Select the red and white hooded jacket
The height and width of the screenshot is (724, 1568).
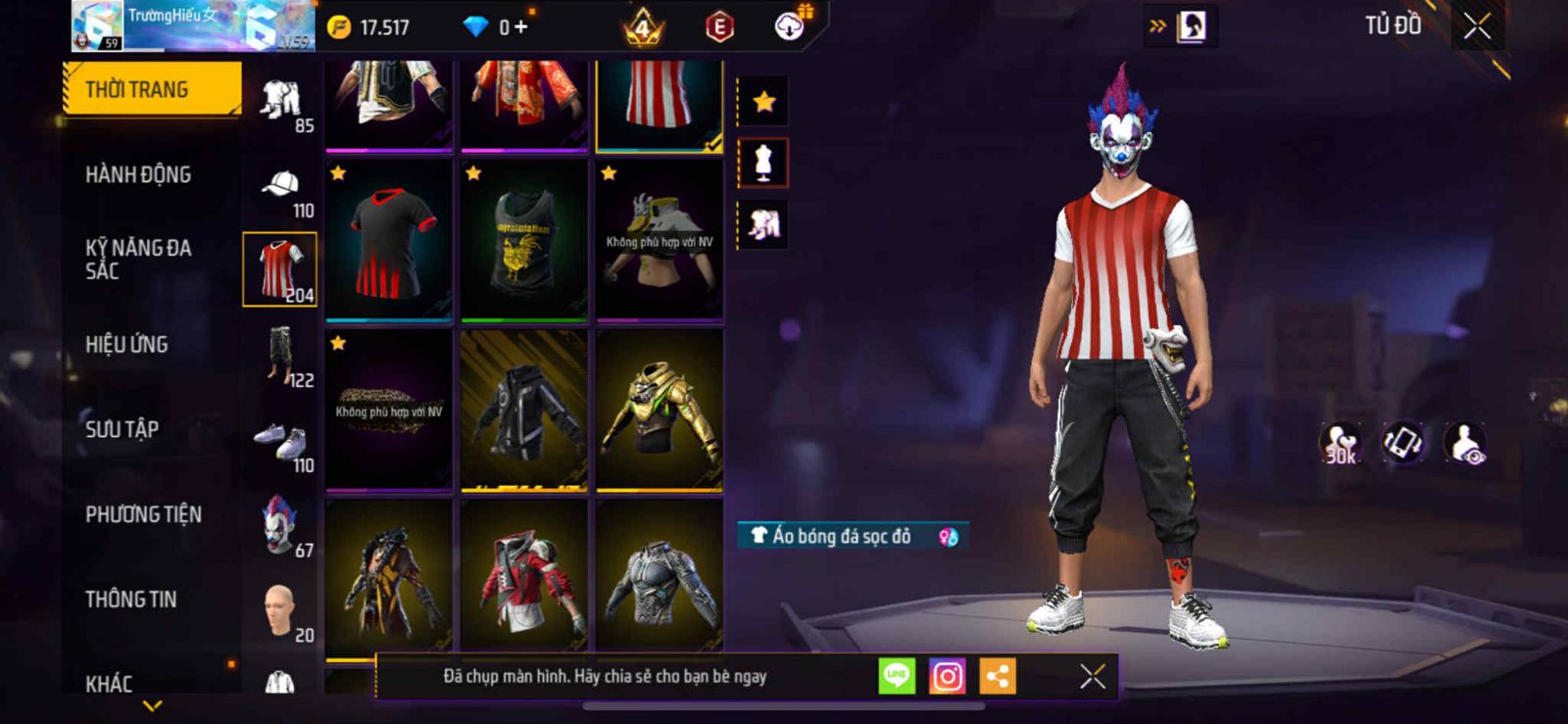524,578
